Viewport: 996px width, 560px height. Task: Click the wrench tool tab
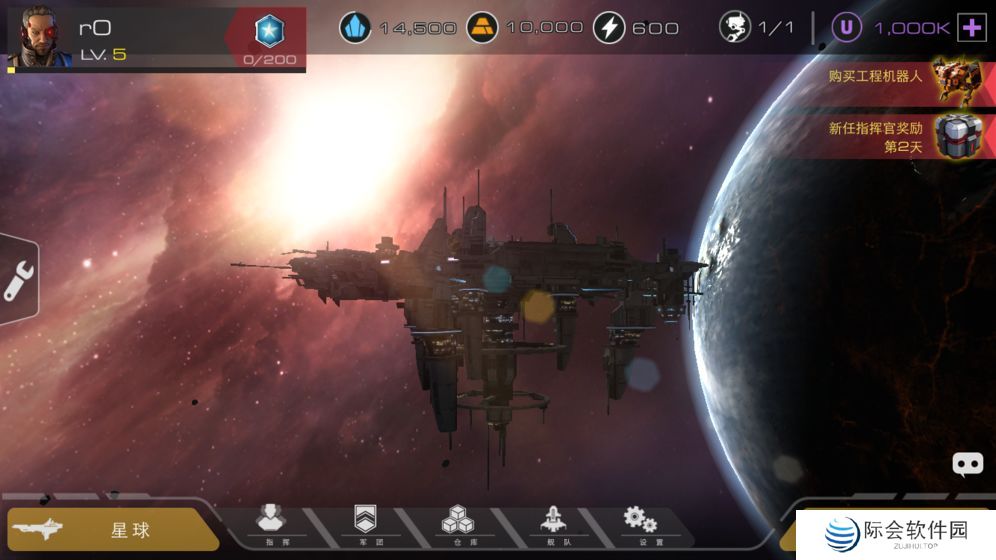pyautogui.click(x=17, y=279)
